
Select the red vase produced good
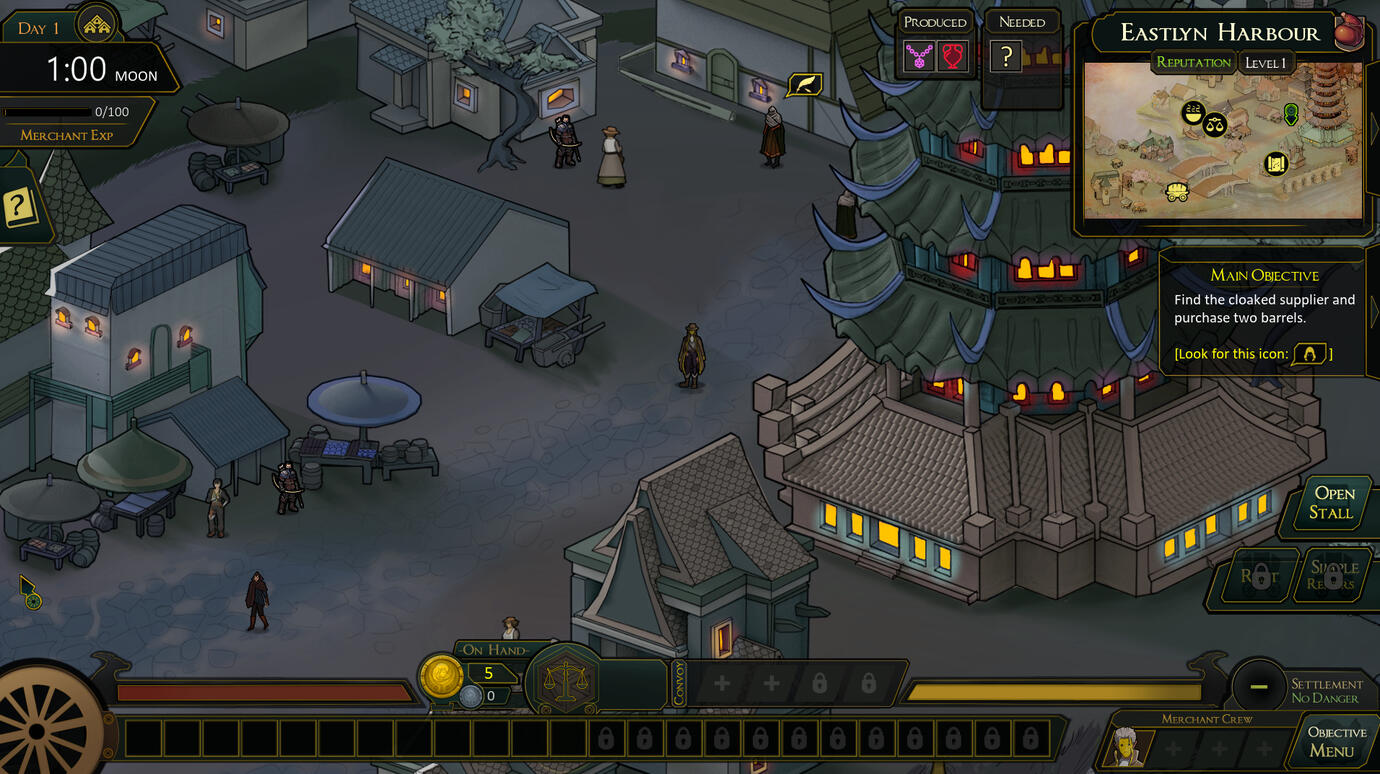click(953, 57)
